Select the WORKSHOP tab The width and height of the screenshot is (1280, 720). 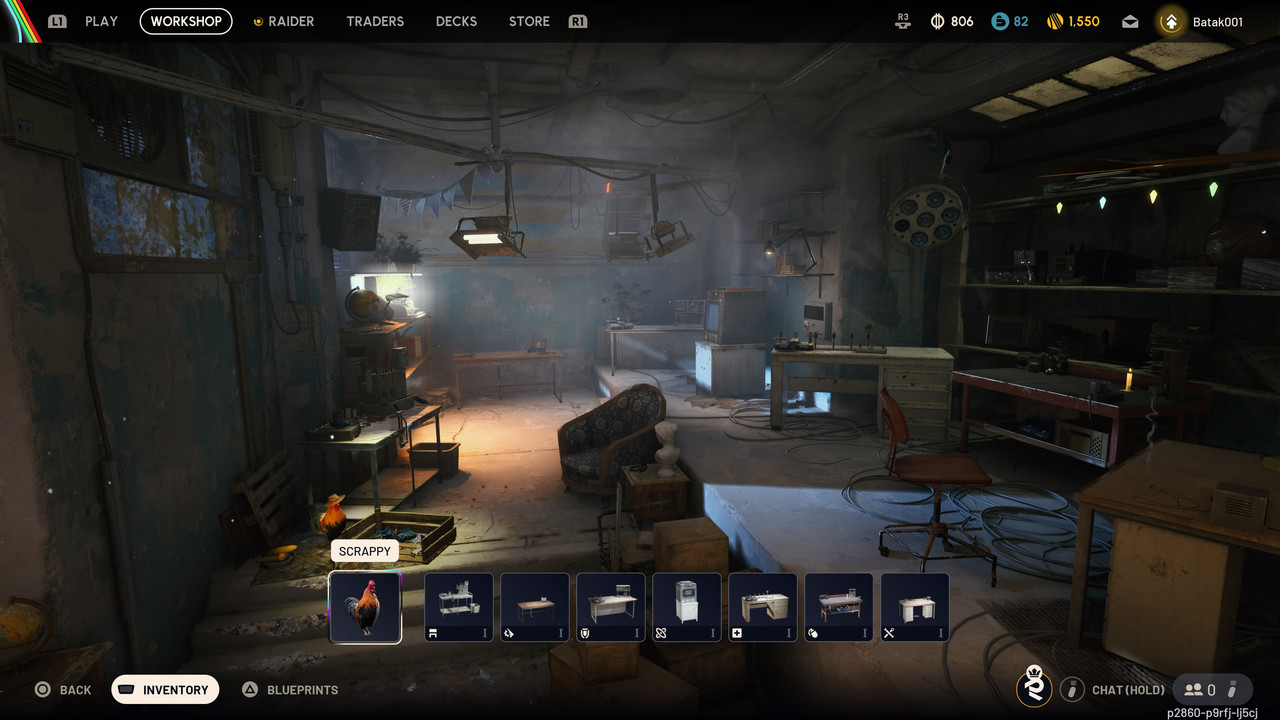coord(186,21)
